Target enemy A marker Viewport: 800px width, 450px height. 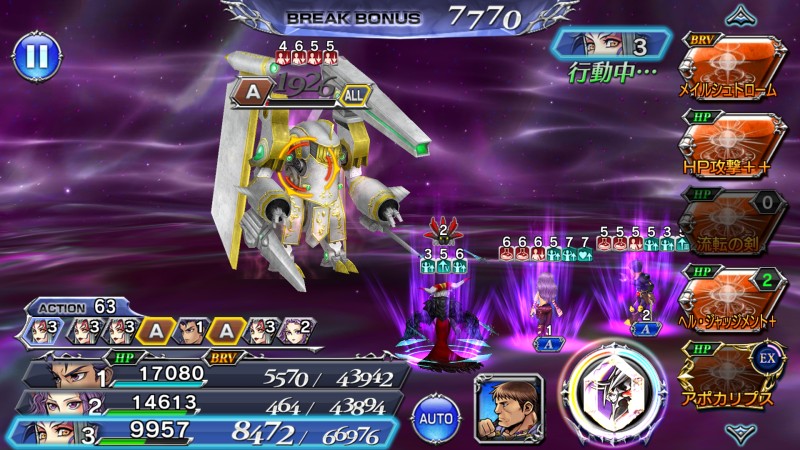pyautogui.click(x=251, y=93)
